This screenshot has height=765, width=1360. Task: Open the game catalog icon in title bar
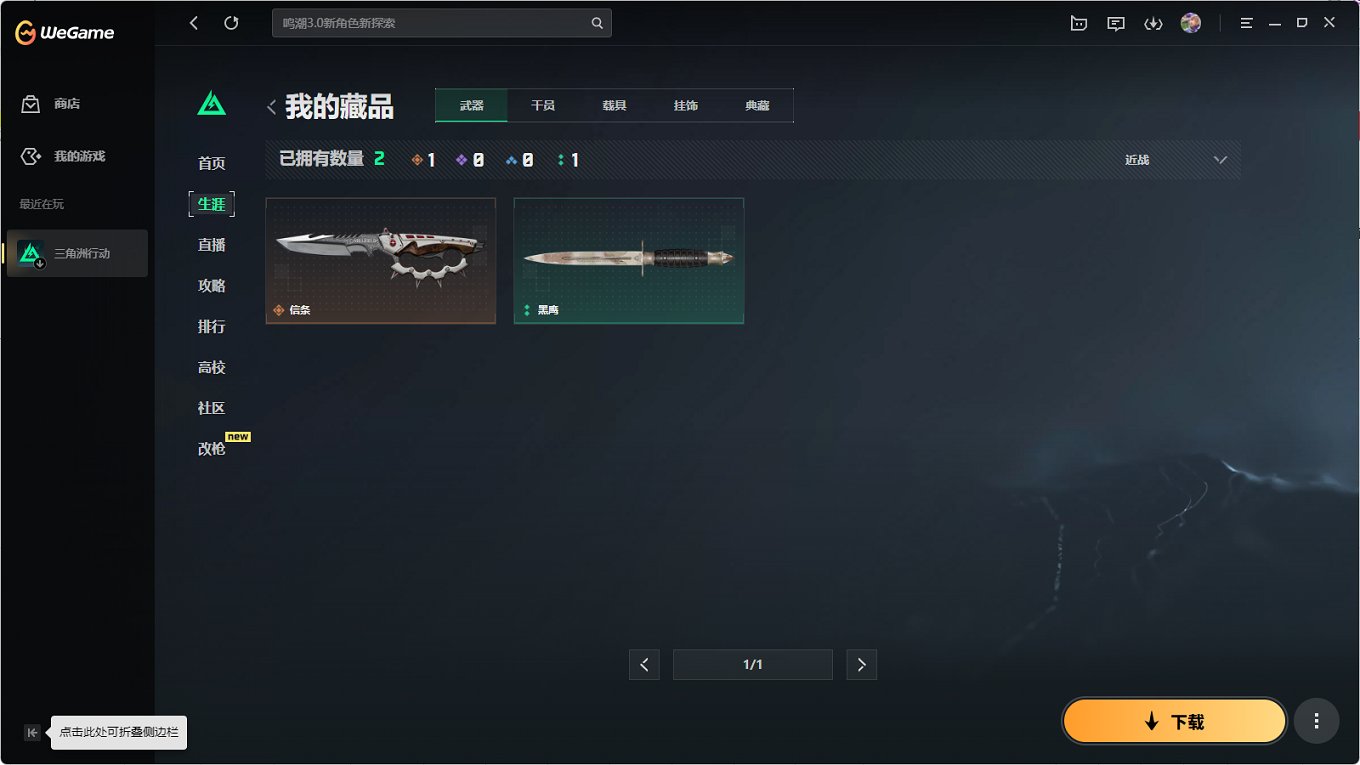[1078, 22]
